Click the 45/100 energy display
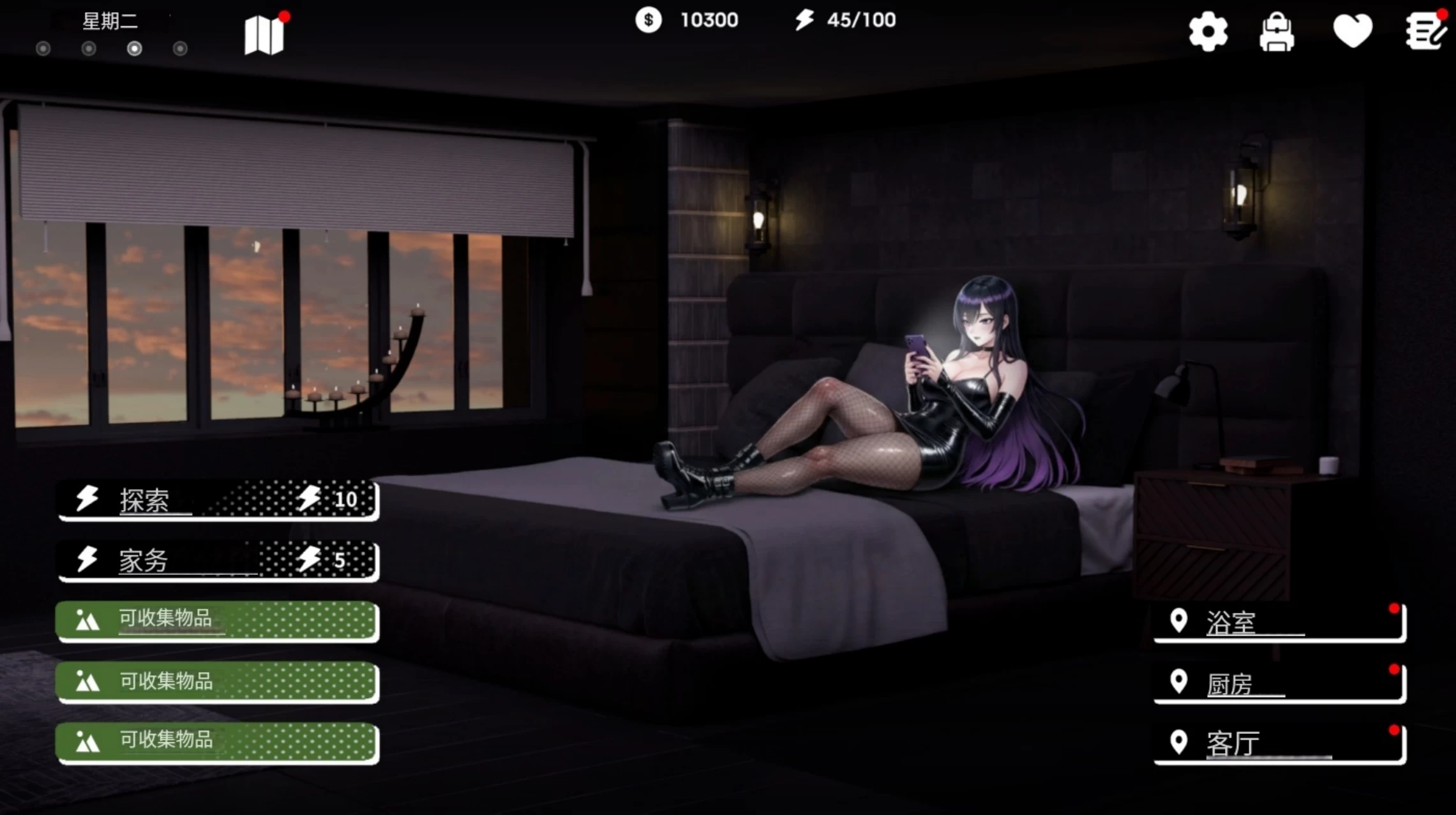The height and width of the screenshot is (815, 1456). (859, 20)
